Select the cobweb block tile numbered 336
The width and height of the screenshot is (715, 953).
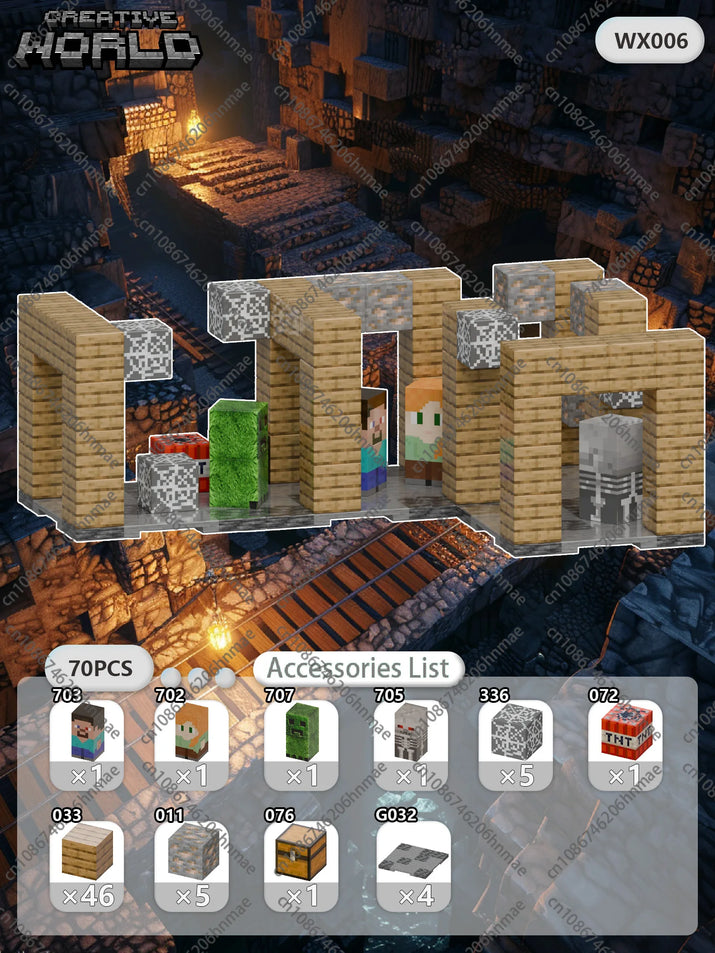tap(516, 744)
